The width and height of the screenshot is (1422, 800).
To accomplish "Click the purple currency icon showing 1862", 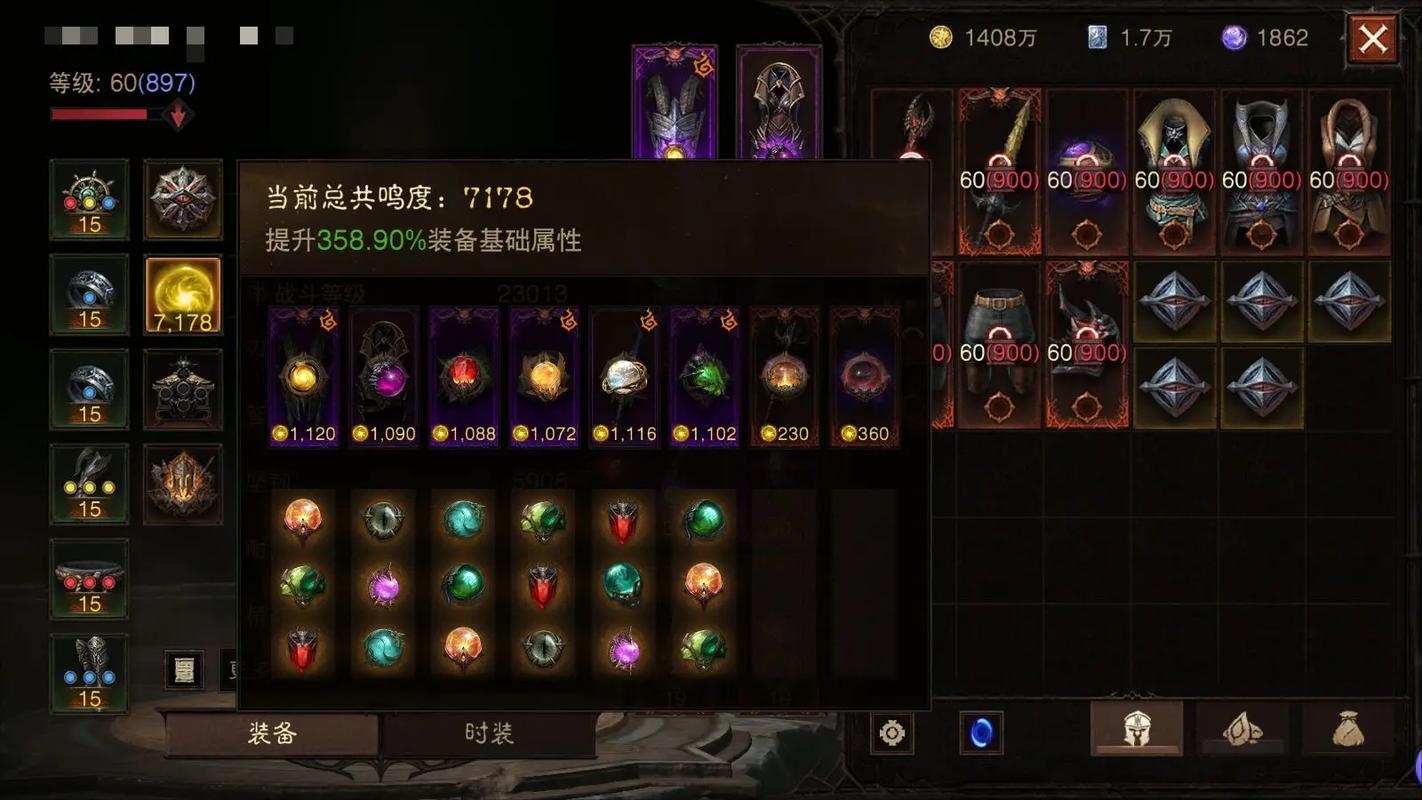I will 1236,37.
